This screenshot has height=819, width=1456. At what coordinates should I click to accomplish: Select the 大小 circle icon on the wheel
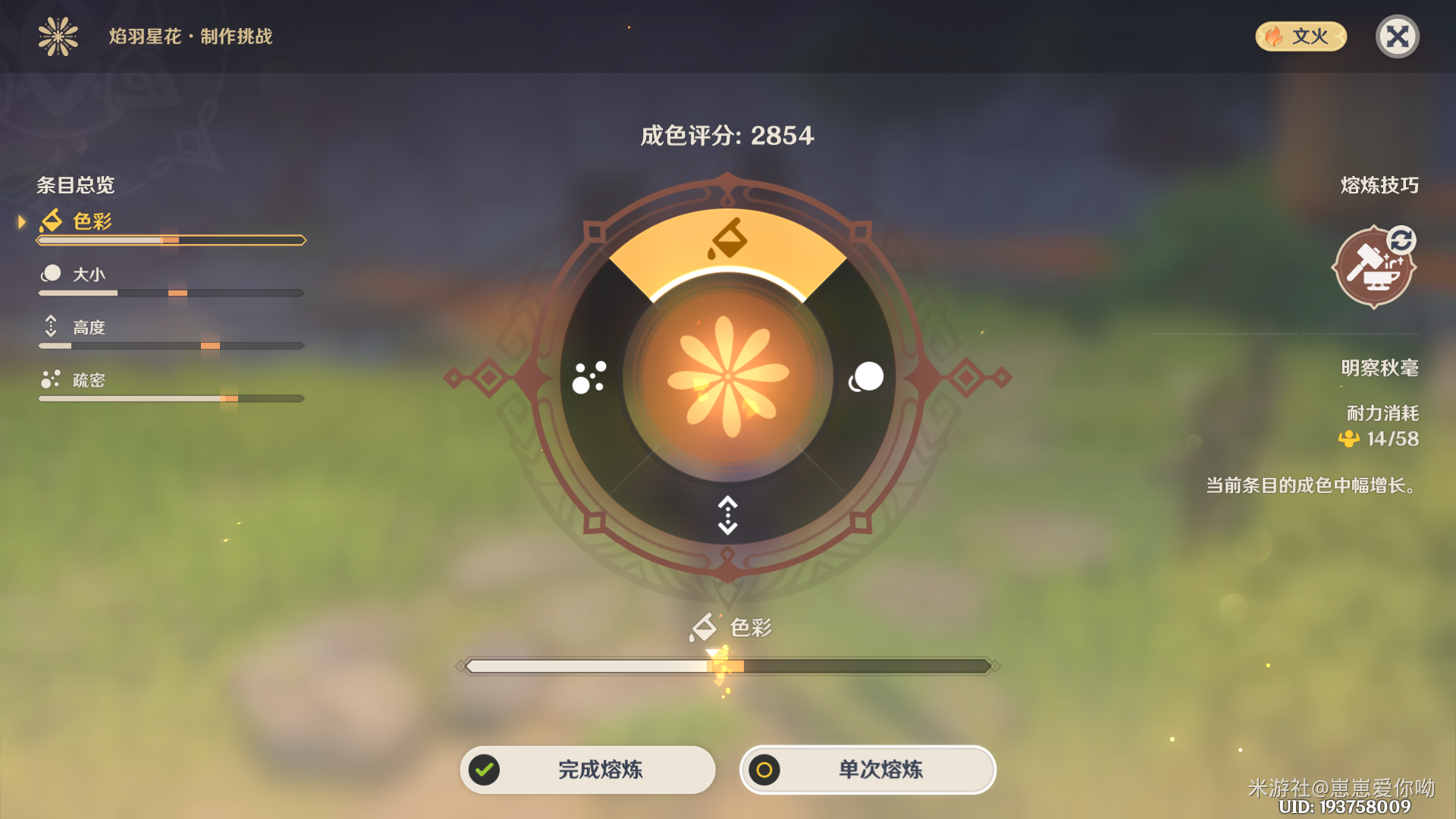coord(867,375)
